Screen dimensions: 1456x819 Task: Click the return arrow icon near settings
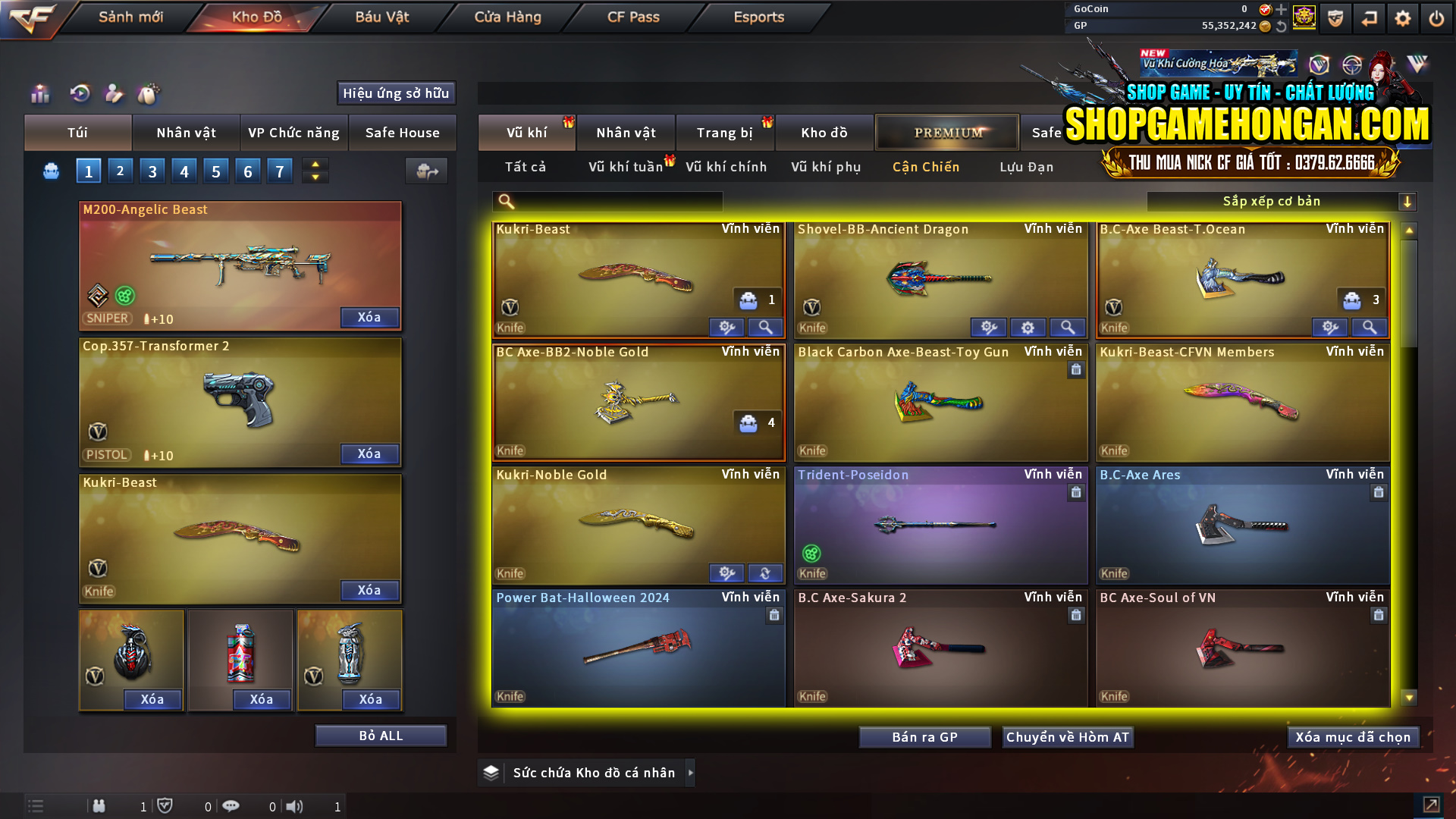(x=1370, y=18)
